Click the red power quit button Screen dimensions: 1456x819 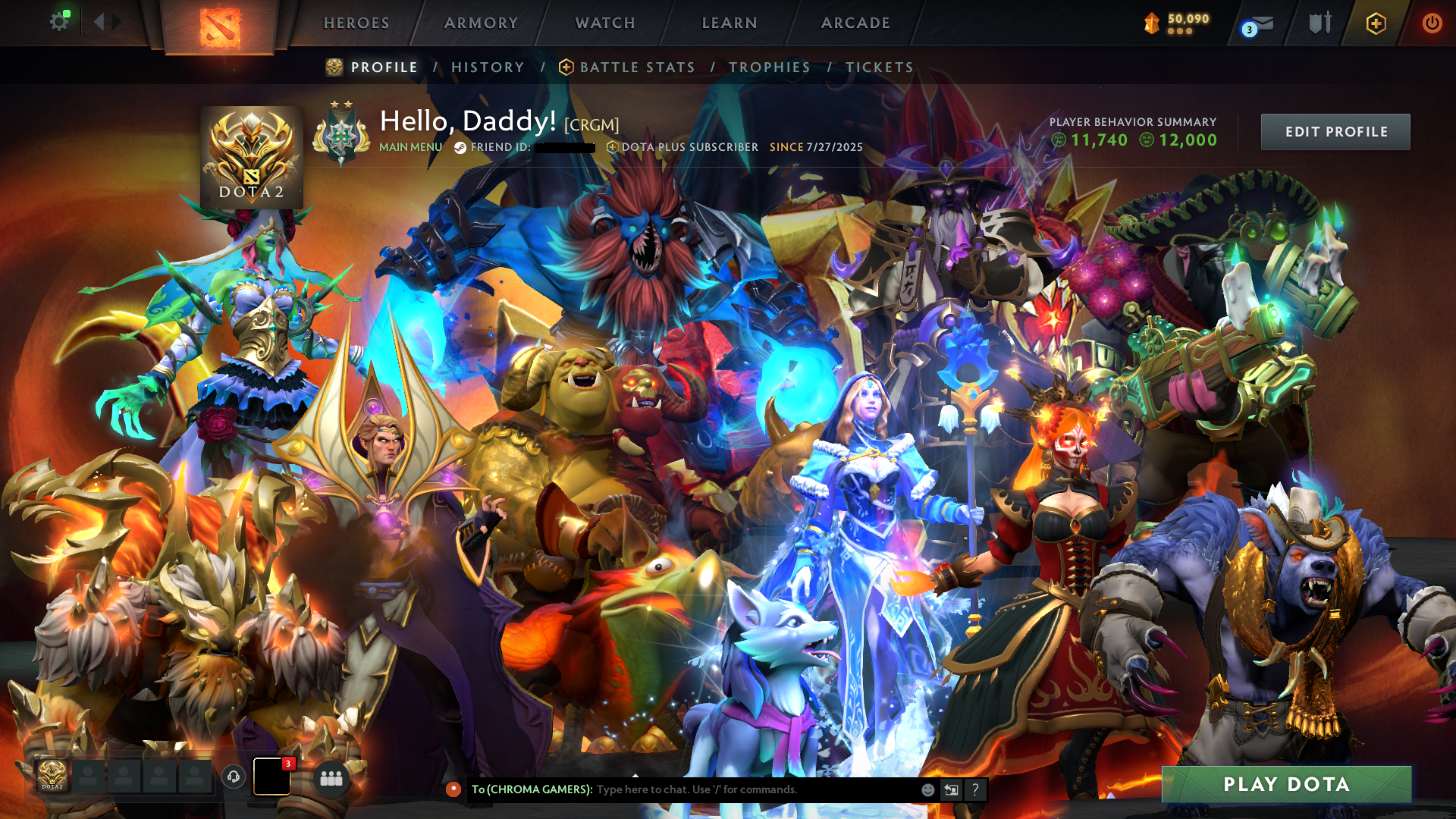tap(1432, 24)
